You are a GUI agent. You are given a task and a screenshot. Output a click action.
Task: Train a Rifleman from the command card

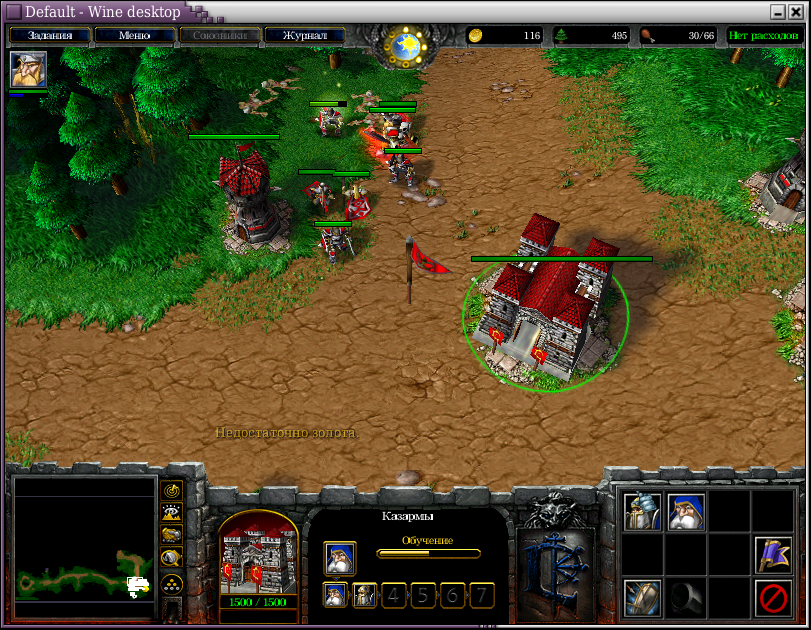[686, 512]
